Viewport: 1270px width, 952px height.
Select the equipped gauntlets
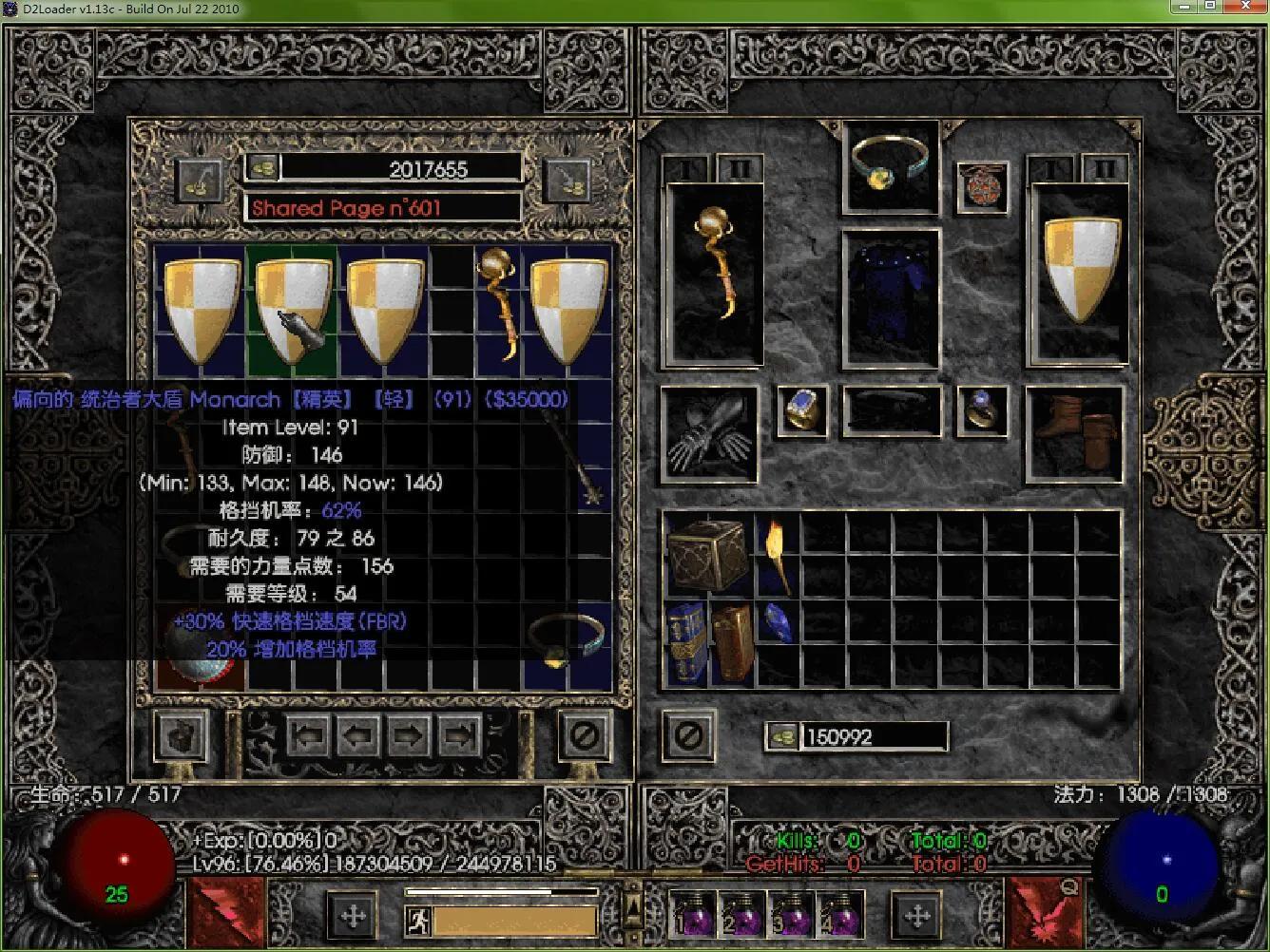[x=709, y=432]
